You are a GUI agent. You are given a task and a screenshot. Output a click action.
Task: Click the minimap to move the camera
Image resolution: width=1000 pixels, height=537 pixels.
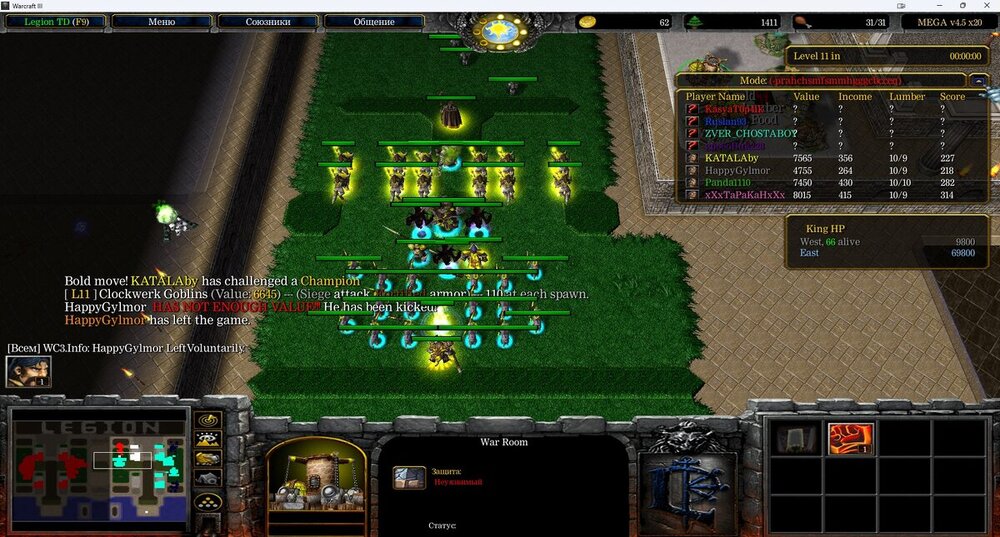coord(100,466)
